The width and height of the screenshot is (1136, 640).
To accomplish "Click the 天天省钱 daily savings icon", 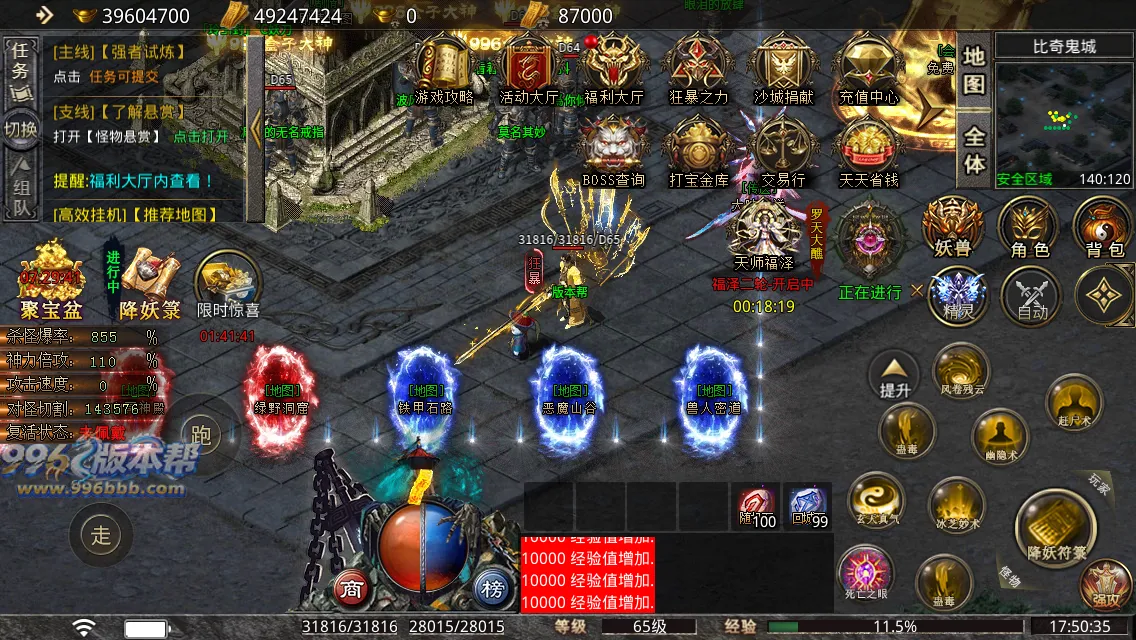I will tap(868, 152).
